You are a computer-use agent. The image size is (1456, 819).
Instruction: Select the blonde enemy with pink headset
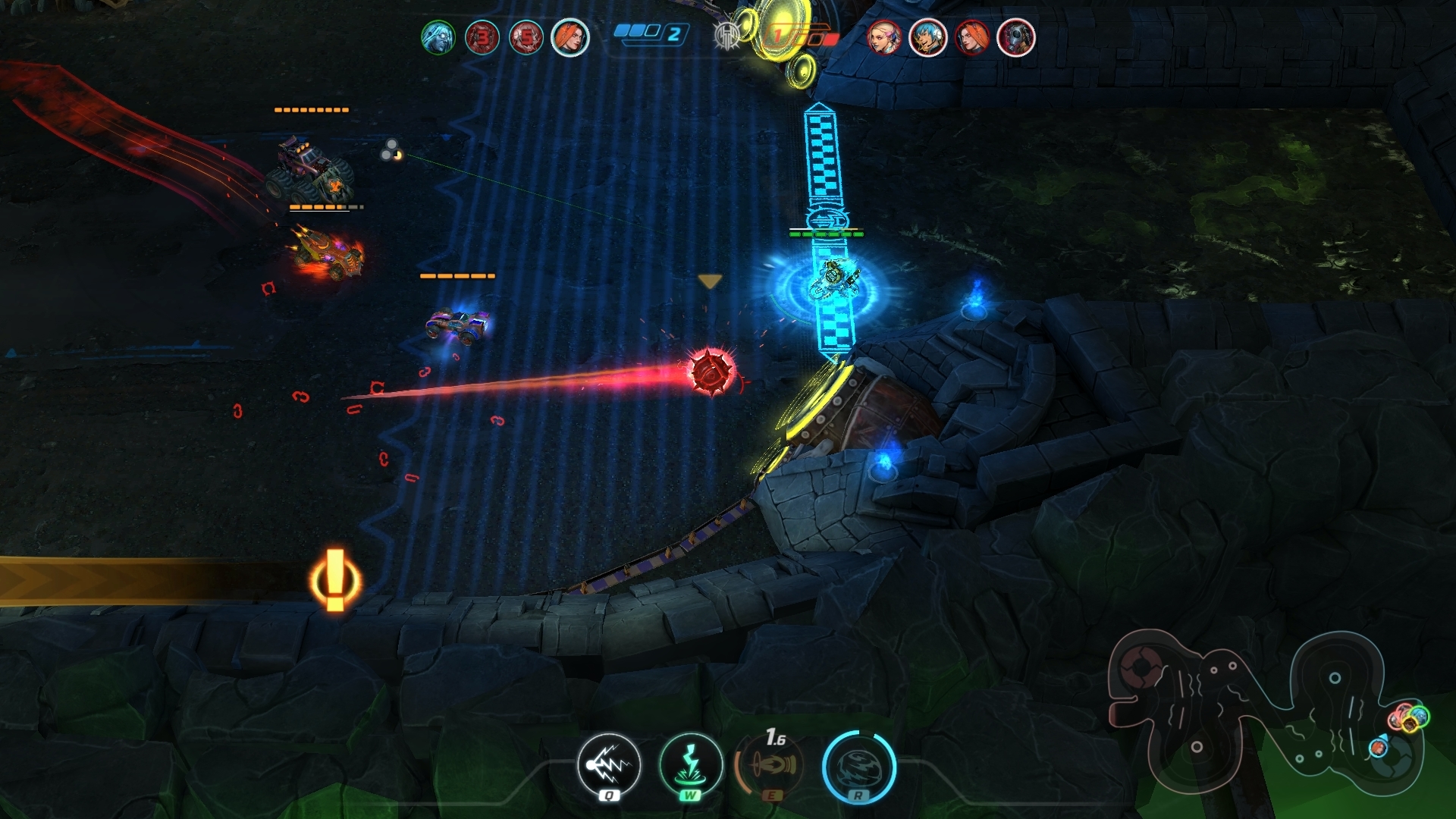[884, 37]
